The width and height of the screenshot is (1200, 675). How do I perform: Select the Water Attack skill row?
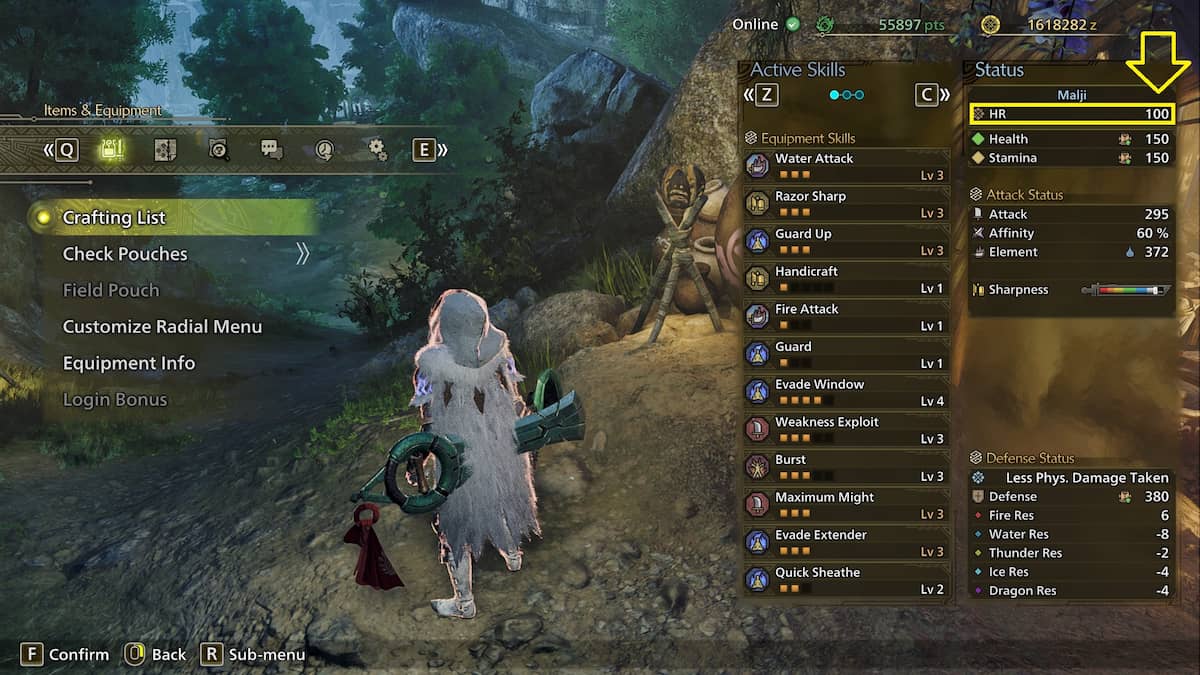845,166
